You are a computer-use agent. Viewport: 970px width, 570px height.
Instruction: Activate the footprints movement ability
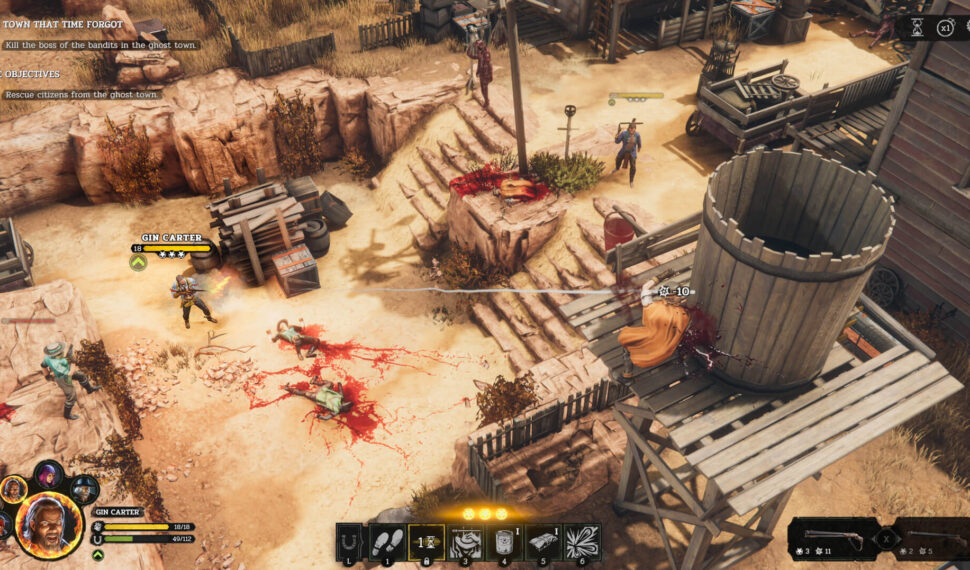tap(388, 542)
